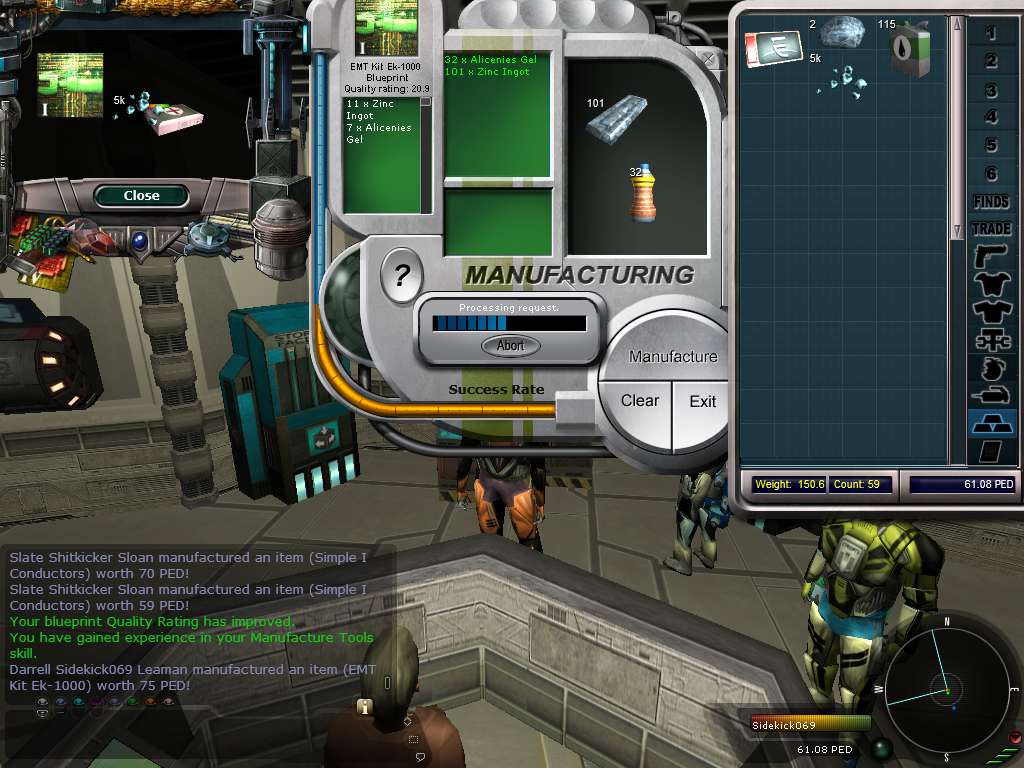Show the t-shirt clothing inventory tab
Viewport: 1024px width, 768px height.
click(991, 311)
